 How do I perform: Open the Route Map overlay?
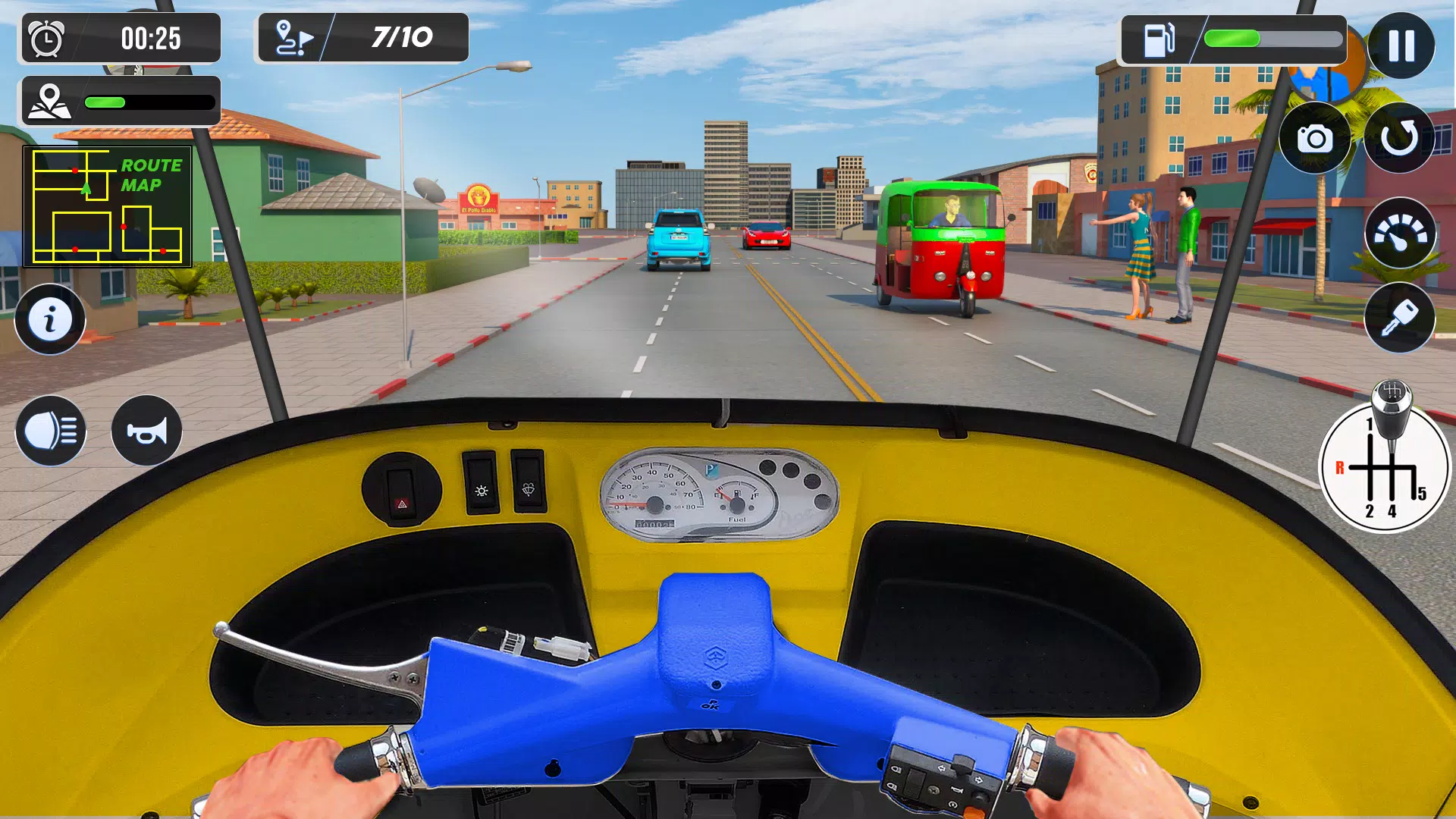point(106,206)
